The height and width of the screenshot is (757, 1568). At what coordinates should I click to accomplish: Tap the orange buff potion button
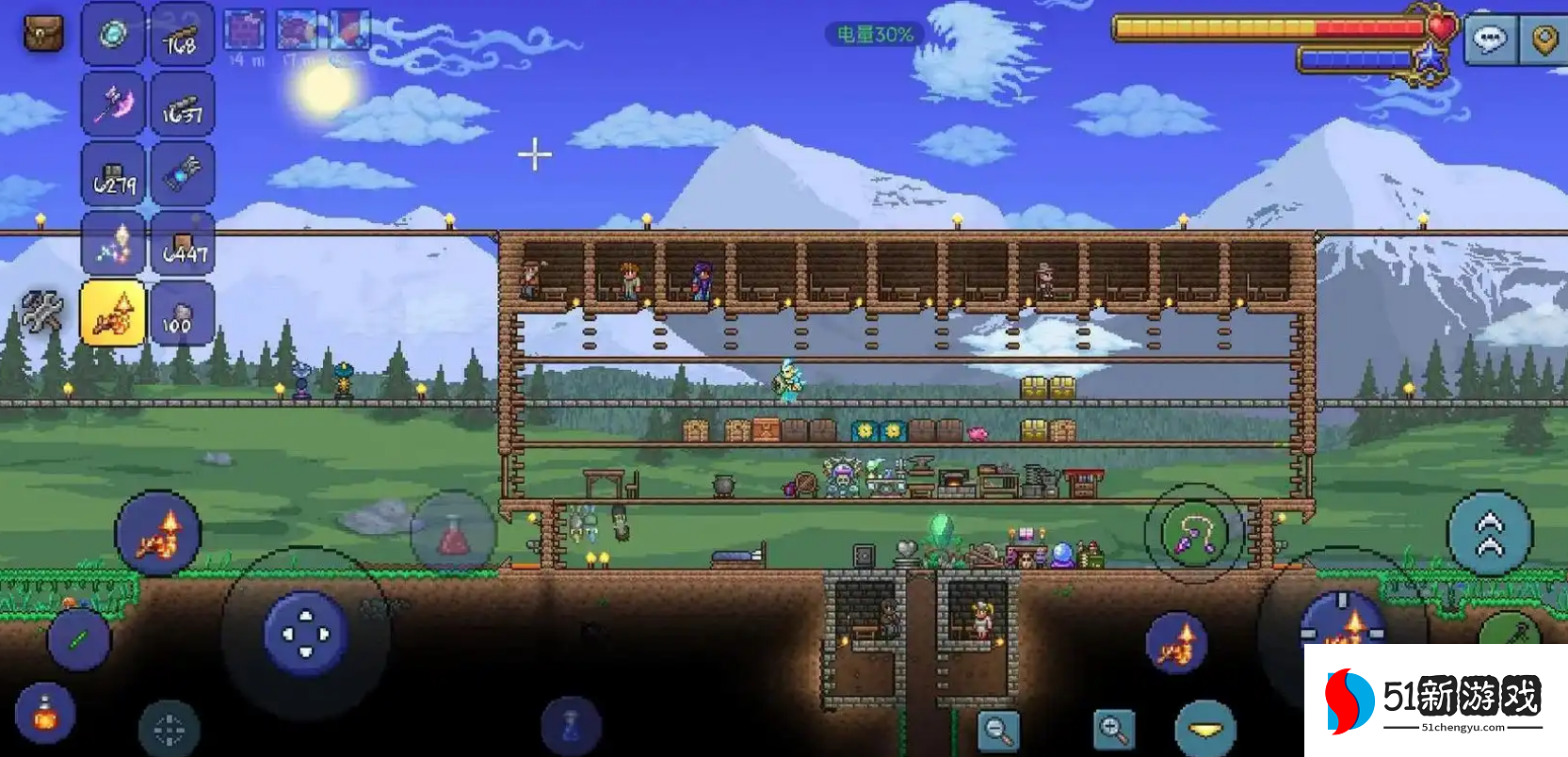coord(44,713)
